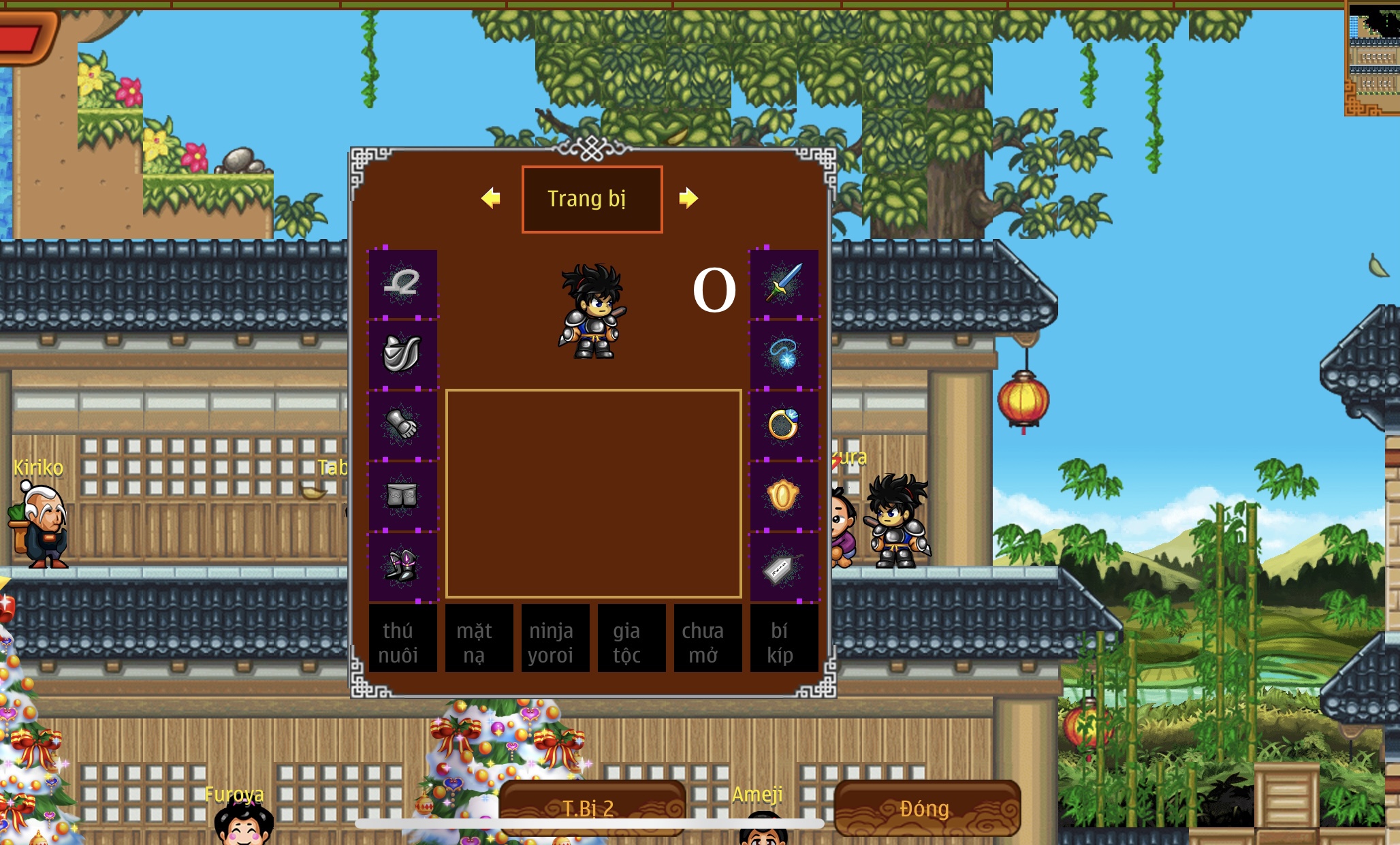Screen dimensions: 1400x845
Task: Select the headband equipment slot
Action: click(402, 284)
